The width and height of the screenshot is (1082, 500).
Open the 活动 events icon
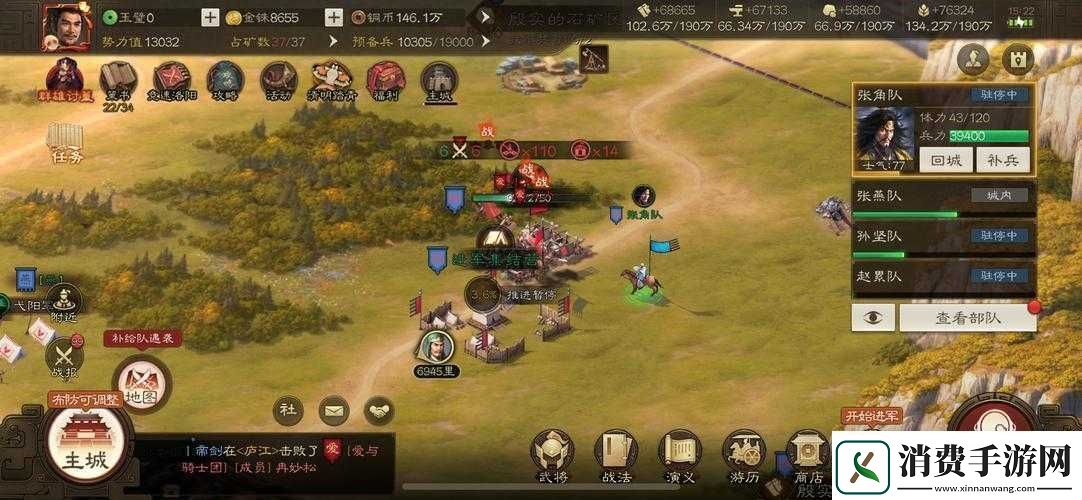[x=277, y=80]
